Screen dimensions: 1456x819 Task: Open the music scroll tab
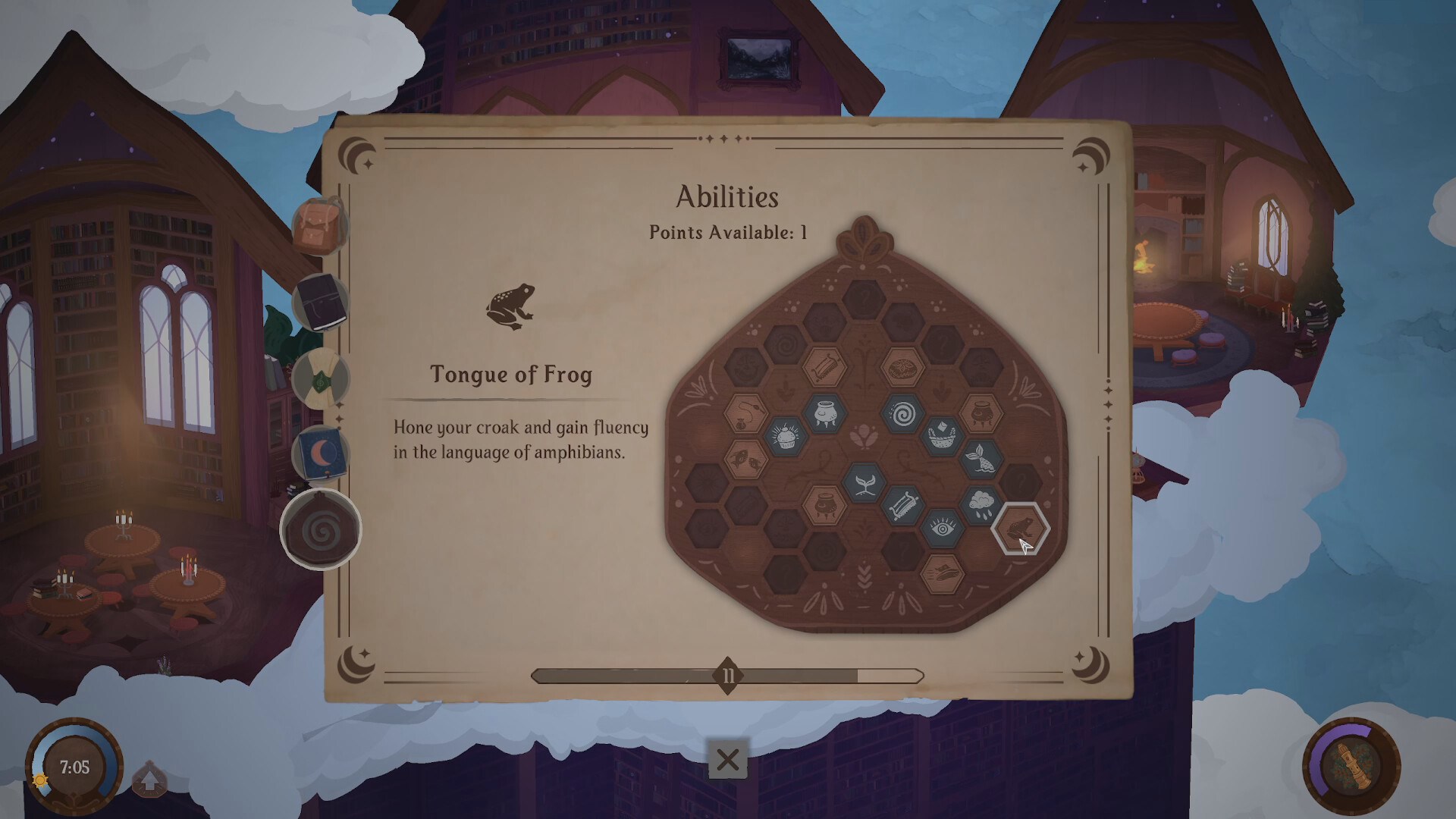(x=320, y=380)
